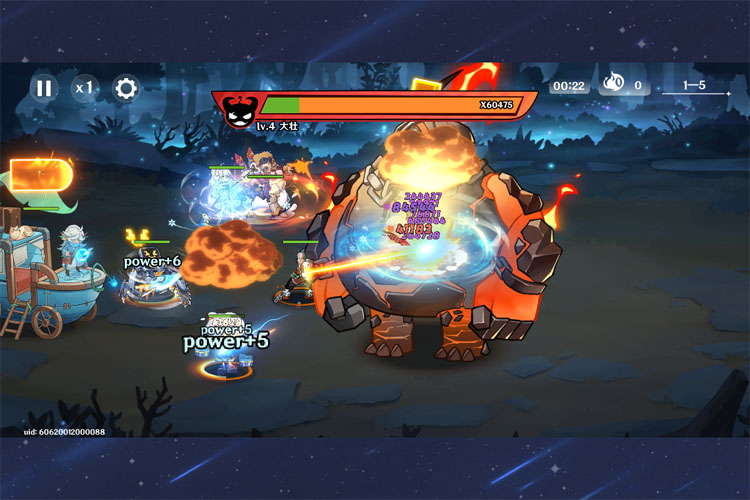Pause the battle
The width and height of the screenshot is (750, 500).
44,88
